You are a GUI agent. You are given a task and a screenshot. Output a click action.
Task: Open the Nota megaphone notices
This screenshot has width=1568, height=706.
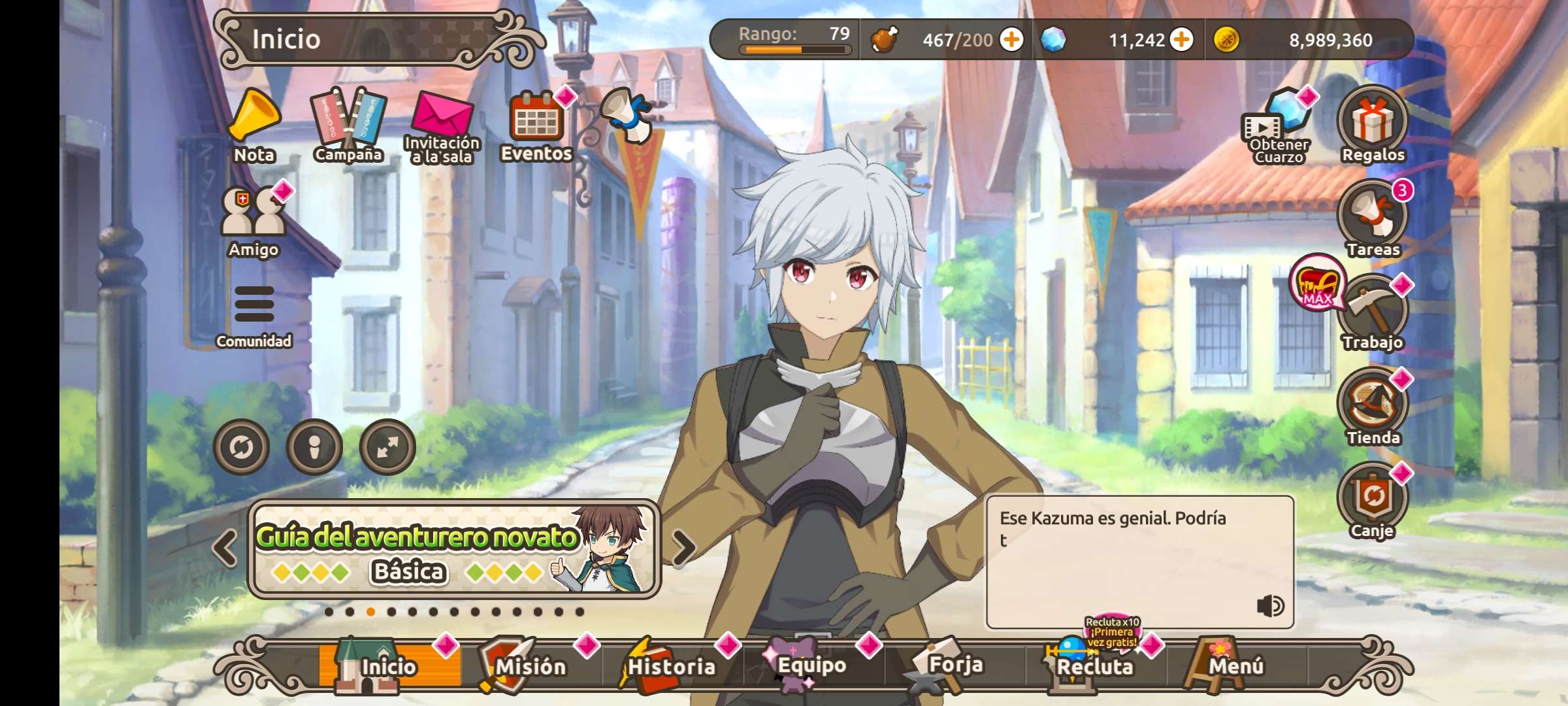pyautogui.click(x=254, y=126)
